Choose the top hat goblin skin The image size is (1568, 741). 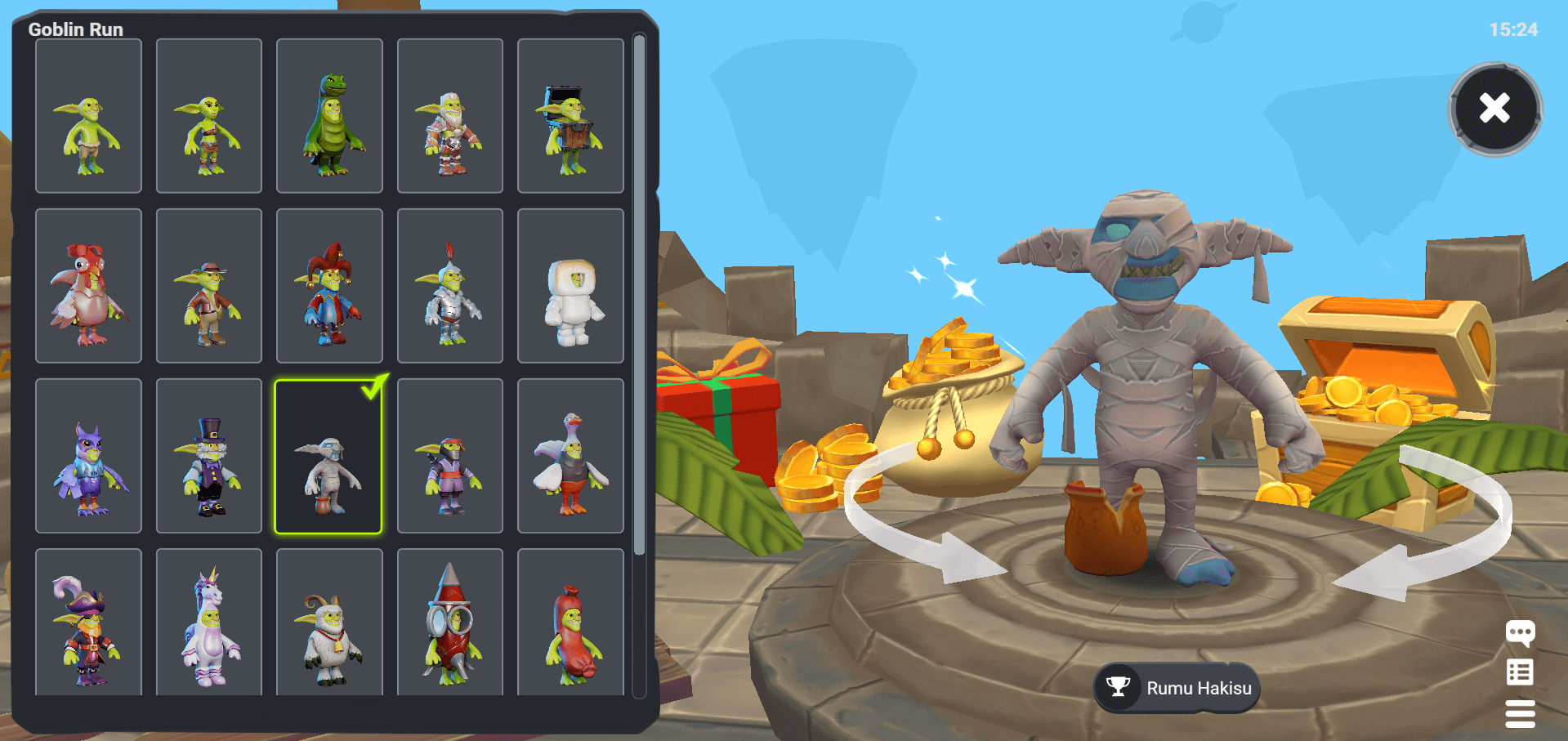pos(209,456)
